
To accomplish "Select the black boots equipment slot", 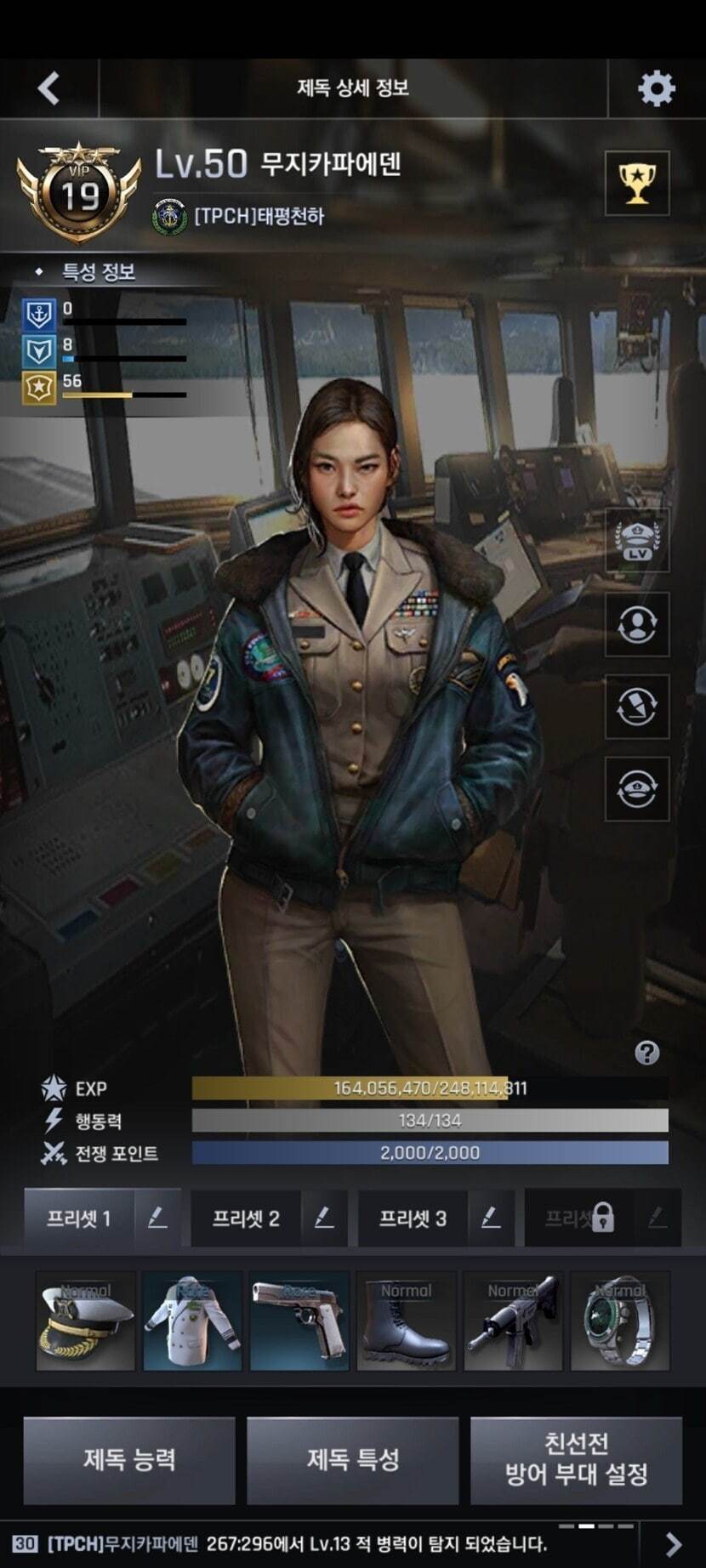I will [407, 1321].
